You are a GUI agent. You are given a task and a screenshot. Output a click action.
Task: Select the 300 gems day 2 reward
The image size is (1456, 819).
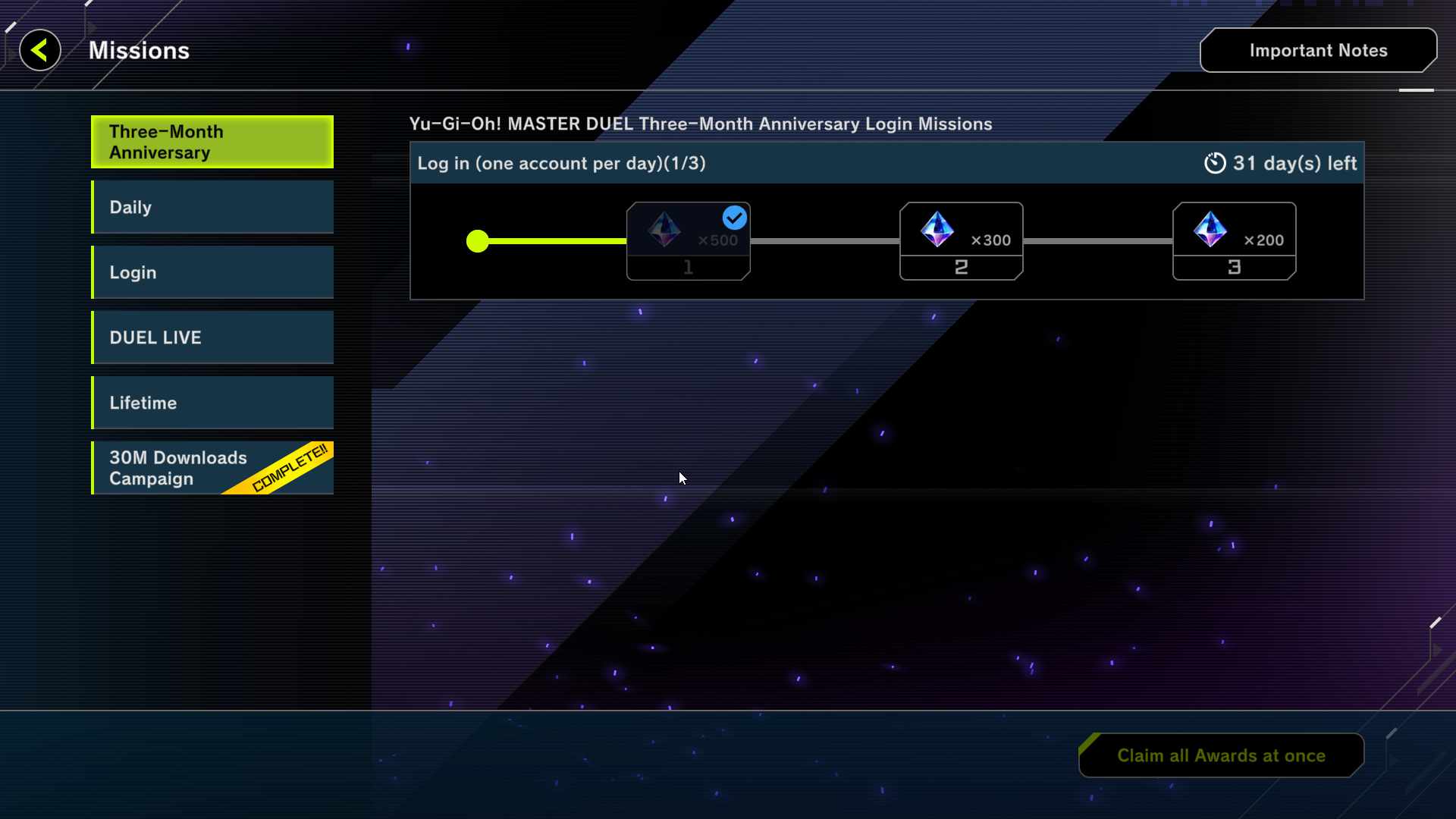[x=961, y=240]
